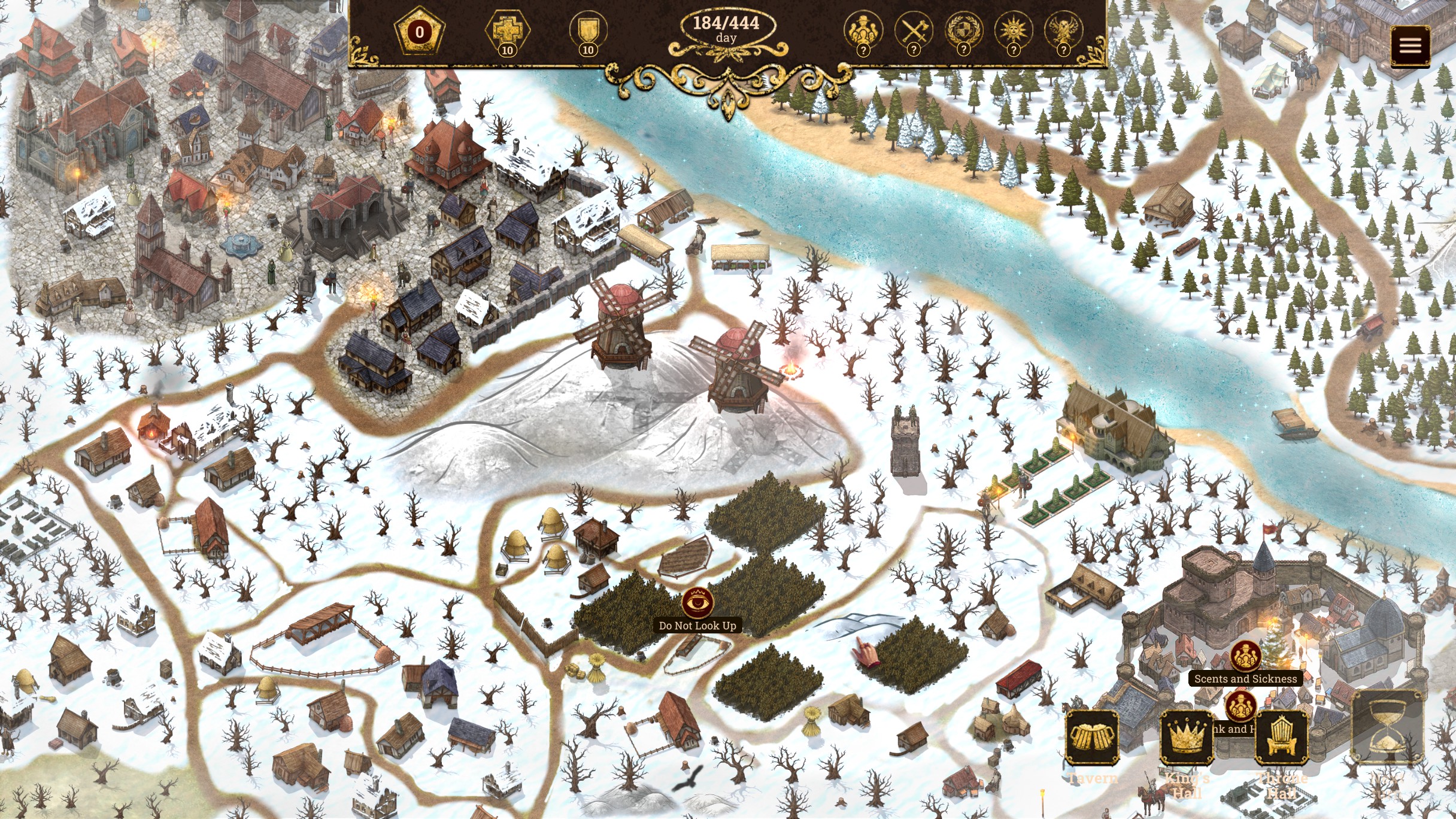Viewport: 1456px width, 819px height.
Task: Open the laurel shield crest faction icon
Action: (x=963, y=29)
